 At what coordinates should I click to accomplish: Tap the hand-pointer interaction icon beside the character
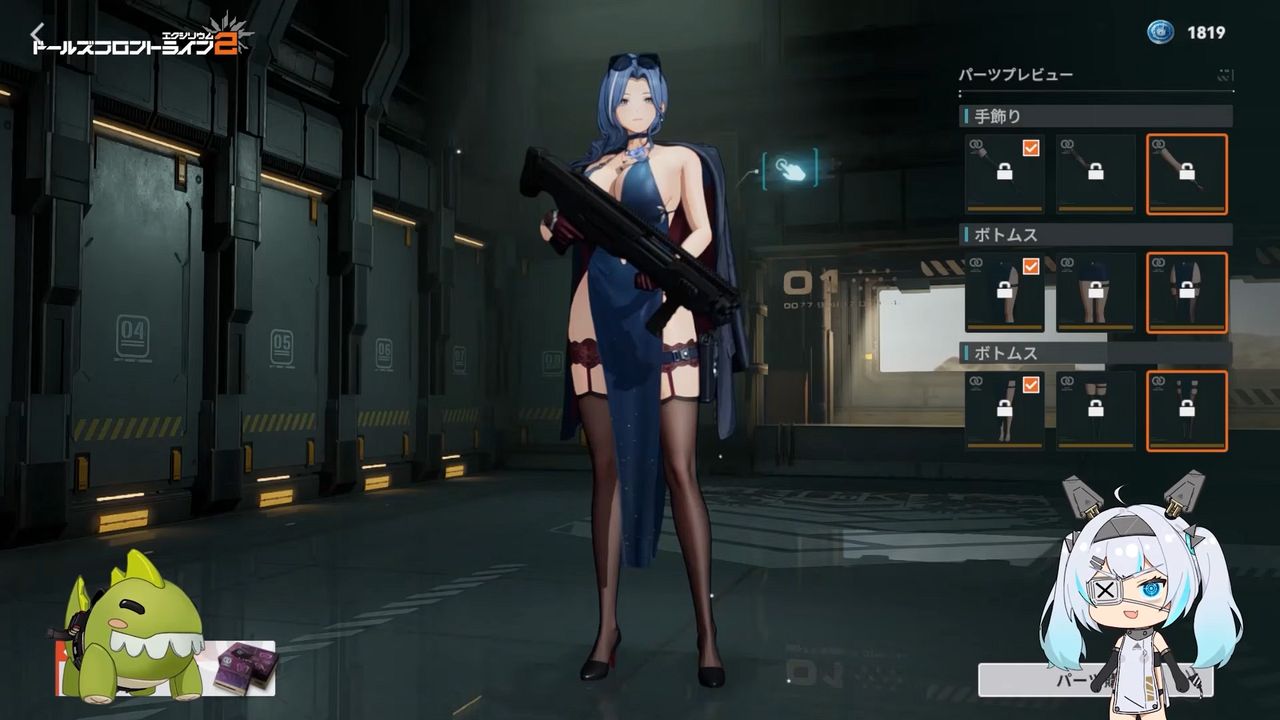pos(790,168)
